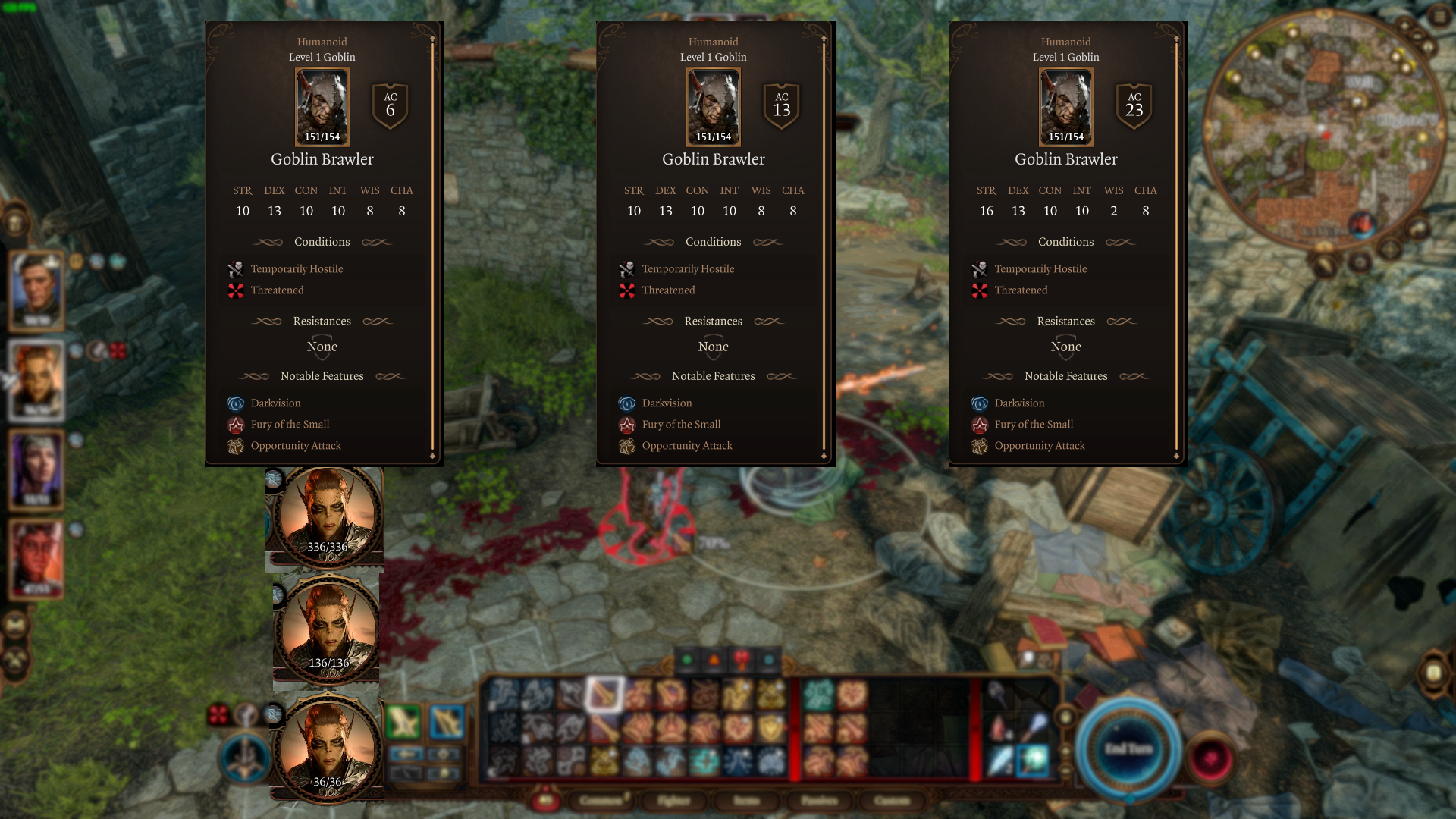Activate the green-framed melee weapon slot
The height and width of the screenshot is (819, 1456).
pos(403,722)
